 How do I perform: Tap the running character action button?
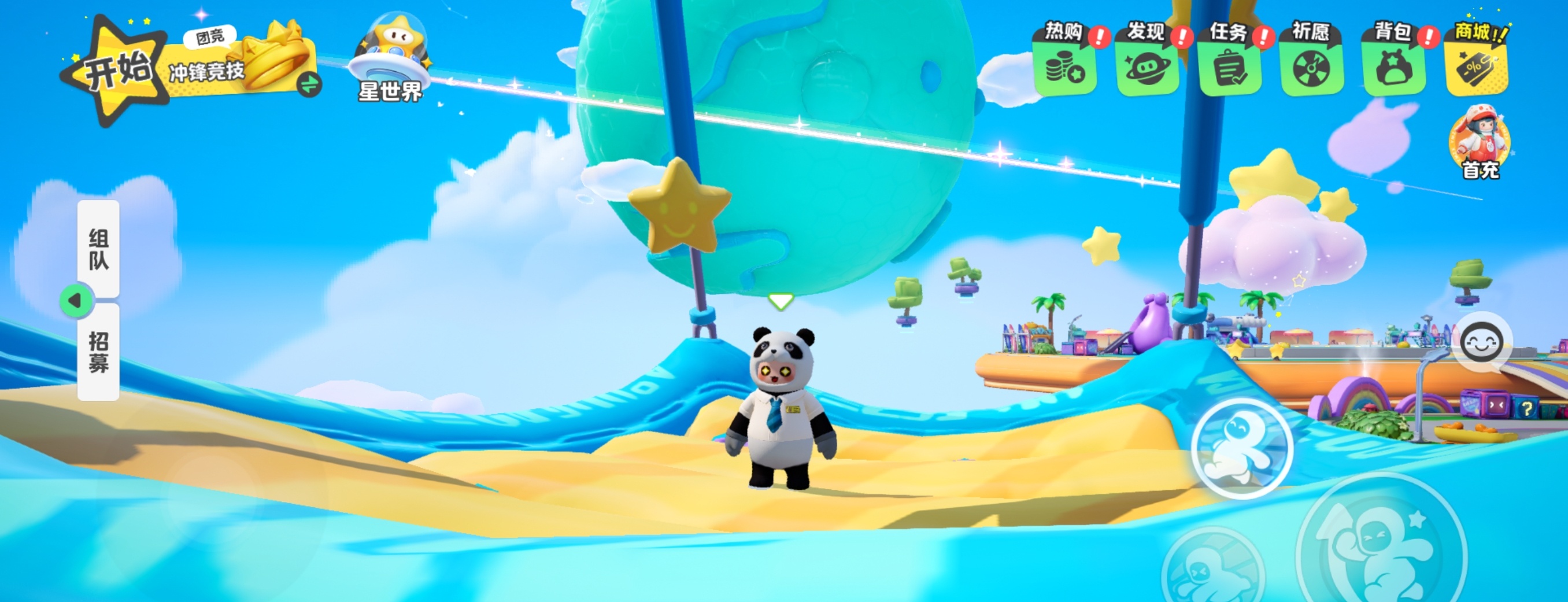click(1241, 449)
